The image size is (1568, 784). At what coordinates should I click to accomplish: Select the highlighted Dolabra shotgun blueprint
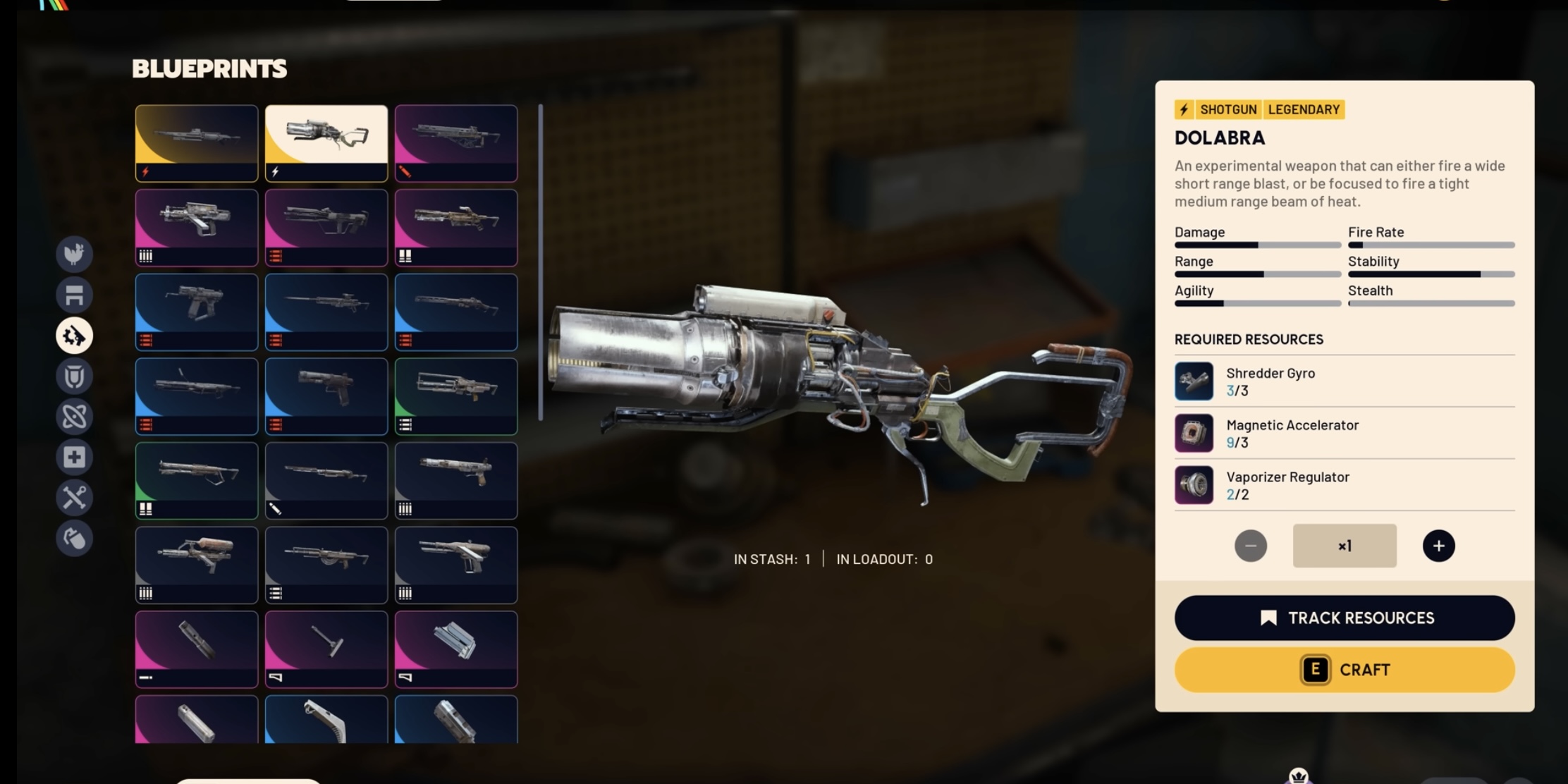click(x=326, y=142)
